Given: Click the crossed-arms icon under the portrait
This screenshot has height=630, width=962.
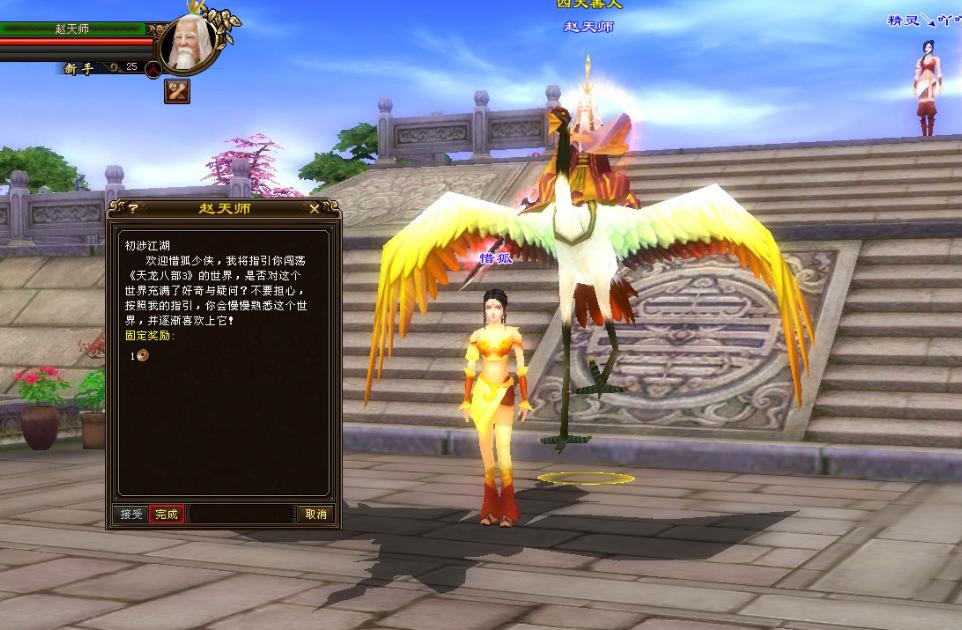Looking at the screenshot, I should (x=177, y=91).
